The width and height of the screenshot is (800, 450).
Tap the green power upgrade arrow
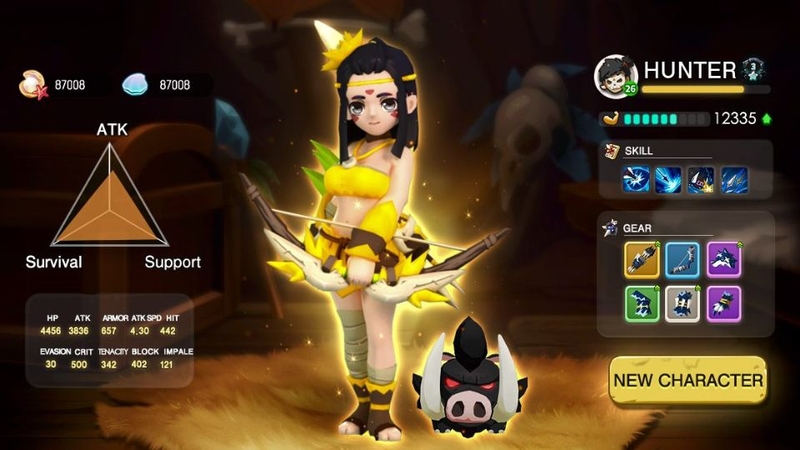[x=766, y=118]
